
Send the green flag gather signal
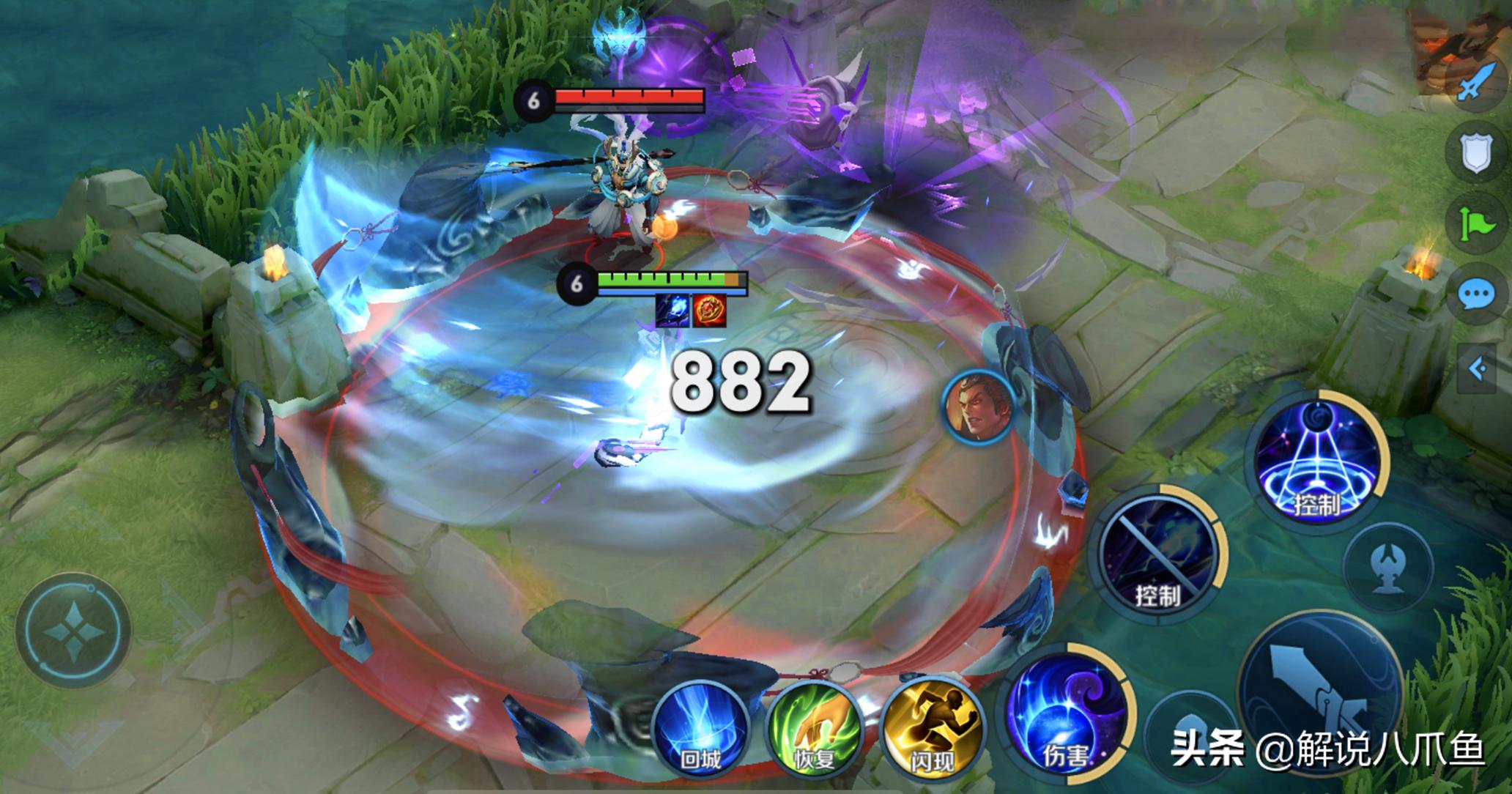tap(1476, 223)
